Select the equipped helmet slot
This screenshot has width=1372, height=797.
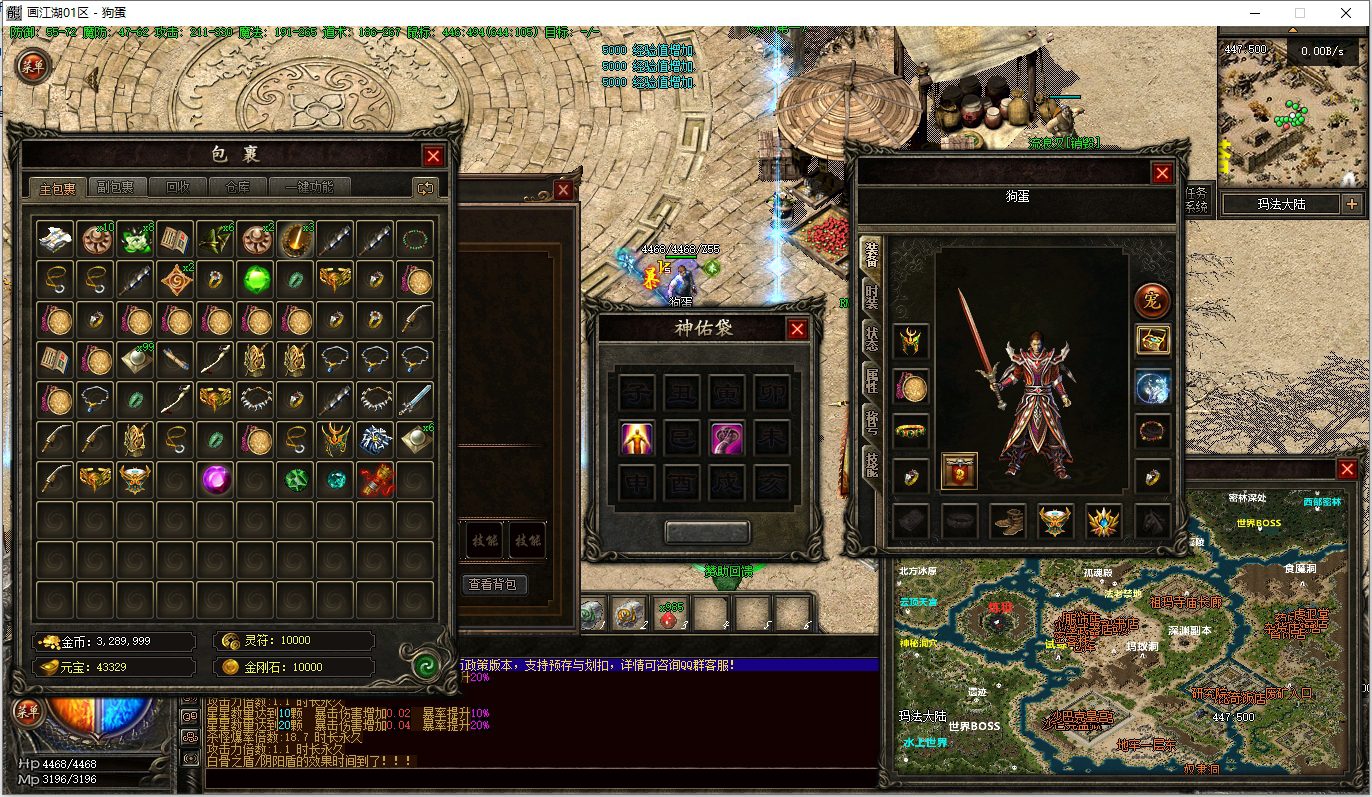pos(910,341)
